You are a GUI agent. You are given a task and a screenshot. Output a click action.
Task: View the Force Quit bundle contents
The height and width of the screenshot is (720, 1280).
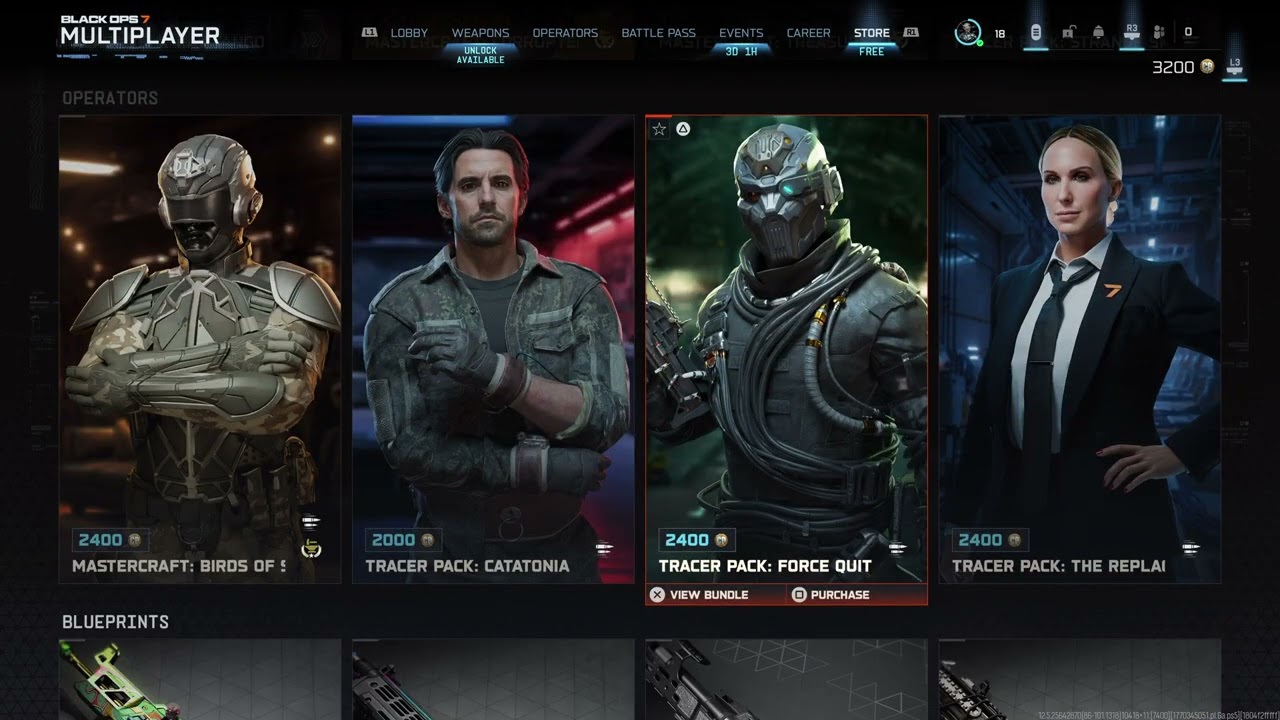point(699,595)
